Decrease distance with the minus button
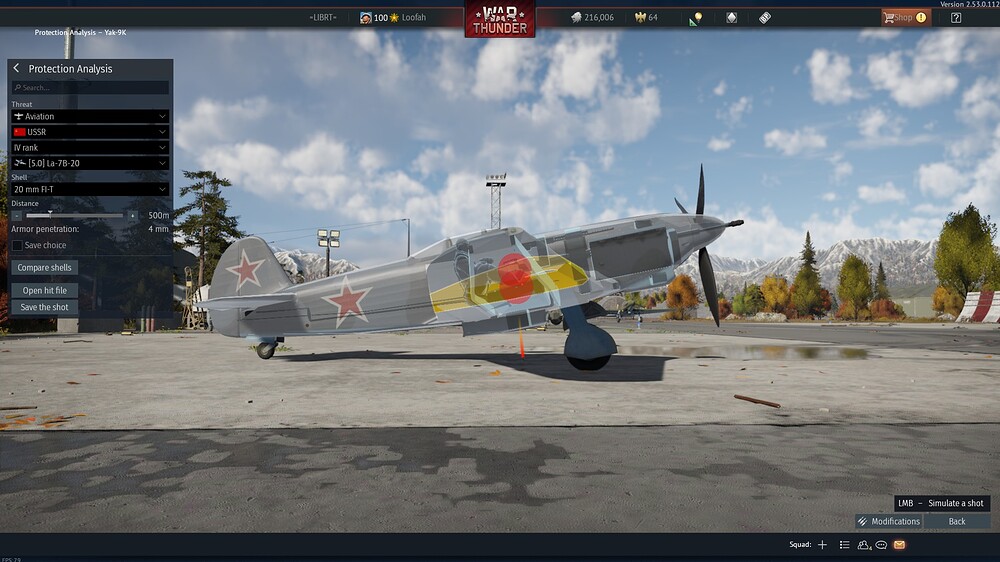 pyautogui.click(x=18, y=215)
